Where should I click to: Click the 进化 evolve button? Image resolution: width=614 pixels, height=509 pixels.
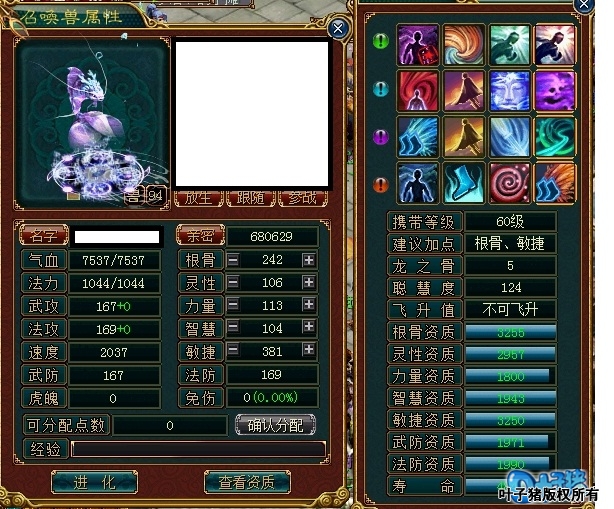(94, 482)
